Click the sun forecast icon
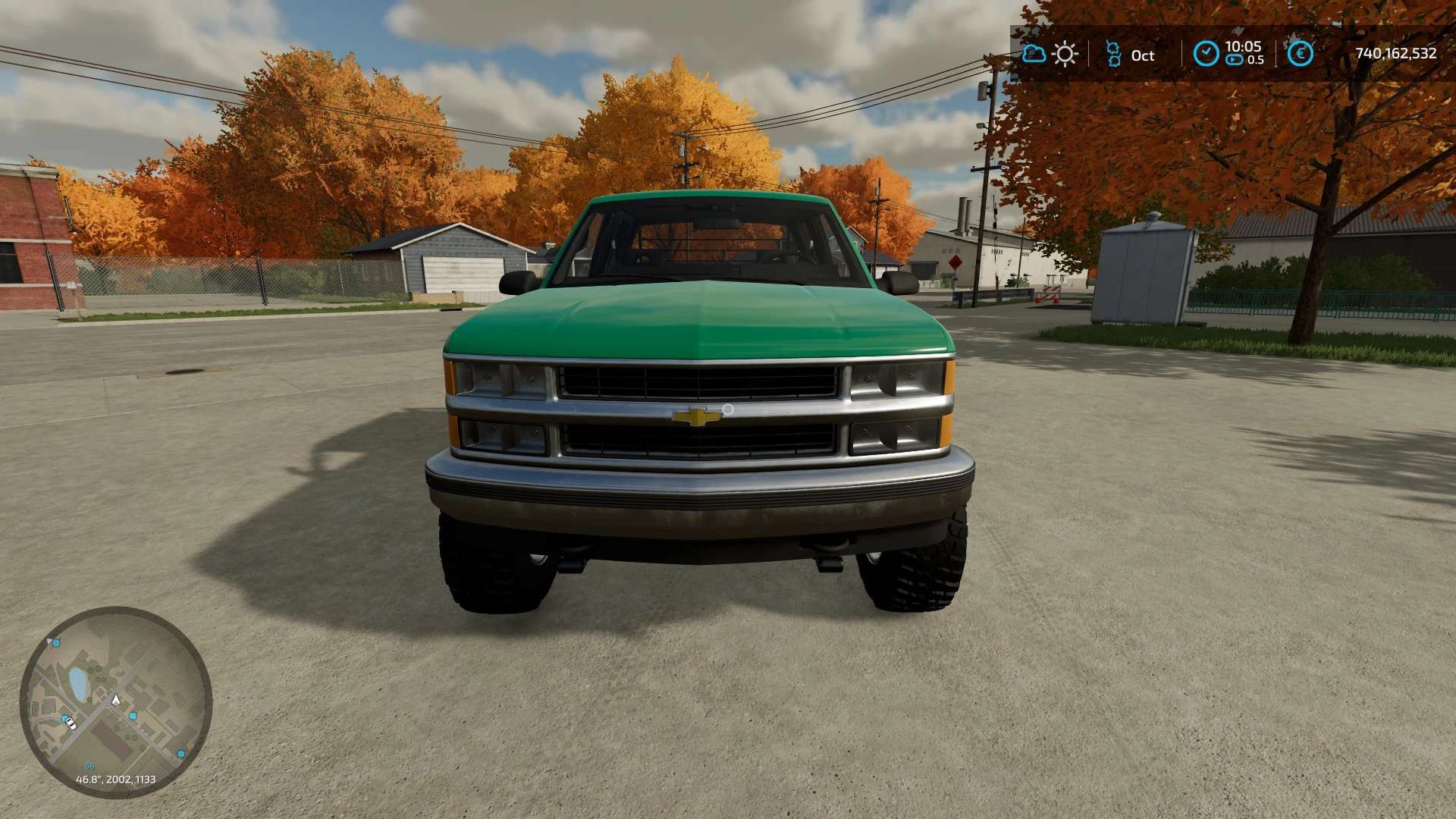 (1065, 54)
